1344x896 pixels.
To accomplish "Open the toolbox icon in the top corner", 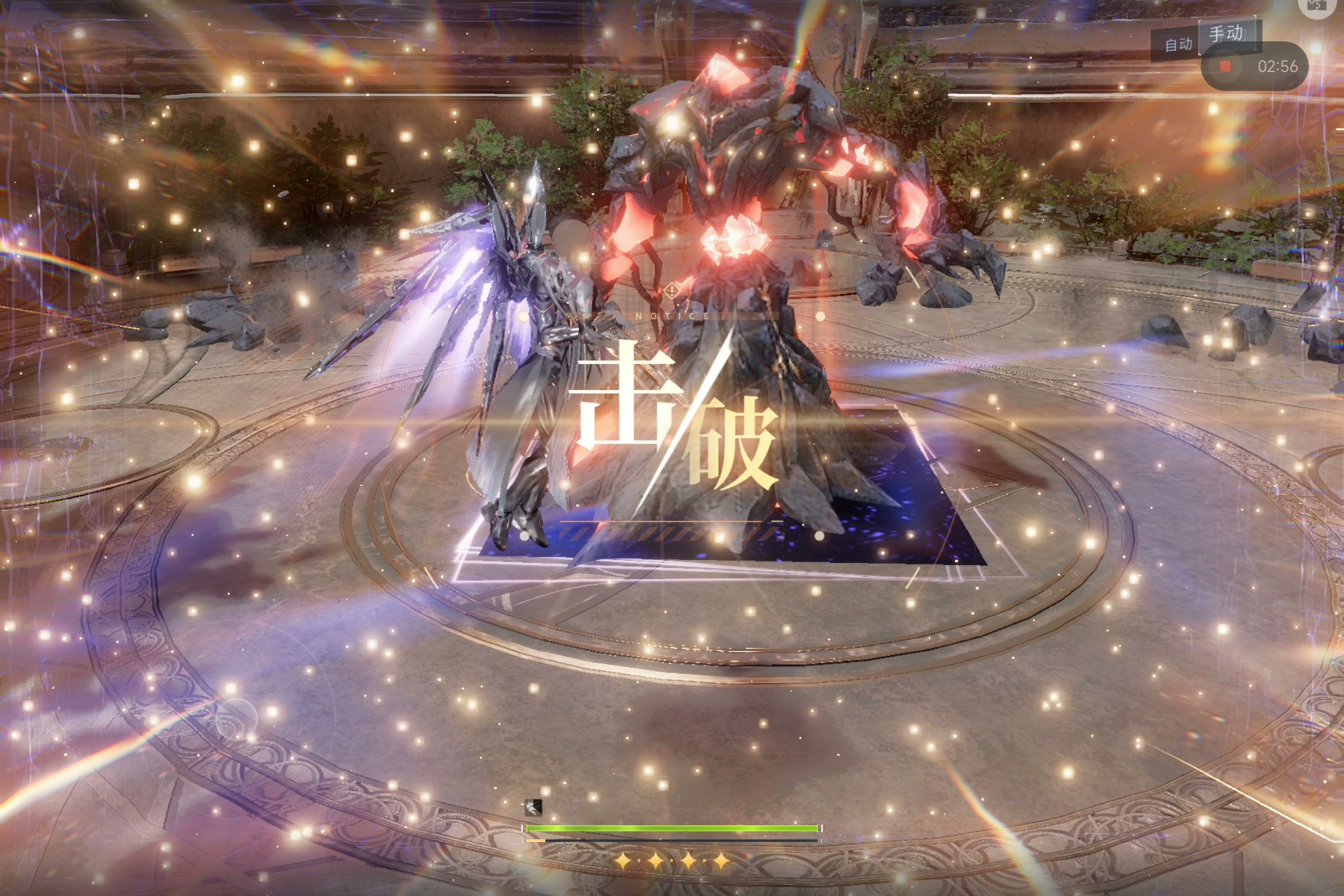I will coord(1317,6).
